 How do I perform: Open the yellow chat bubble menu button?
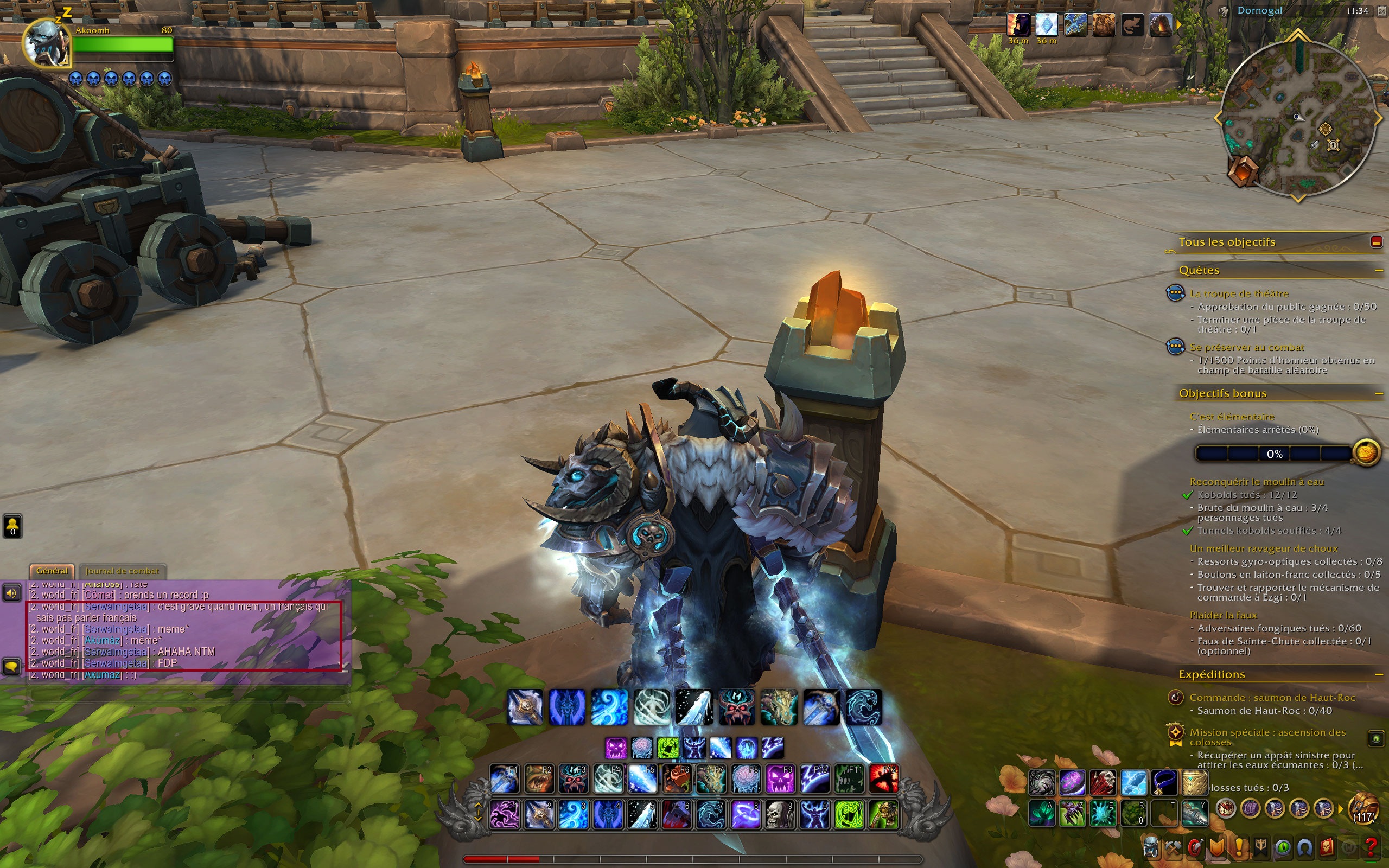tap(11, 666)
